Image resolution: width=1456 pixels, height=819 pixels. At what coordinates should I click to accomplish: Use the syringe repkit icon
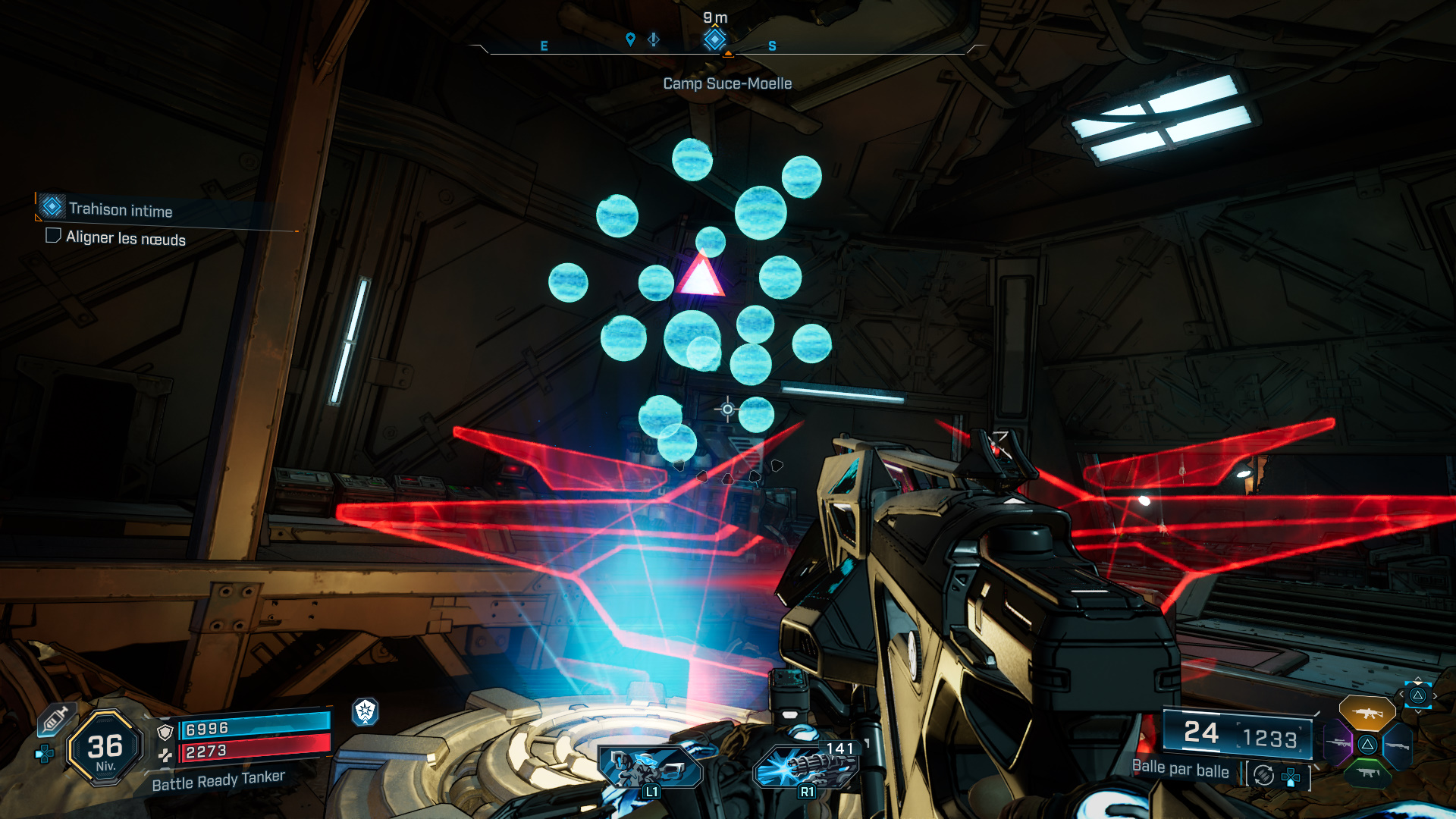pos(55,720)
